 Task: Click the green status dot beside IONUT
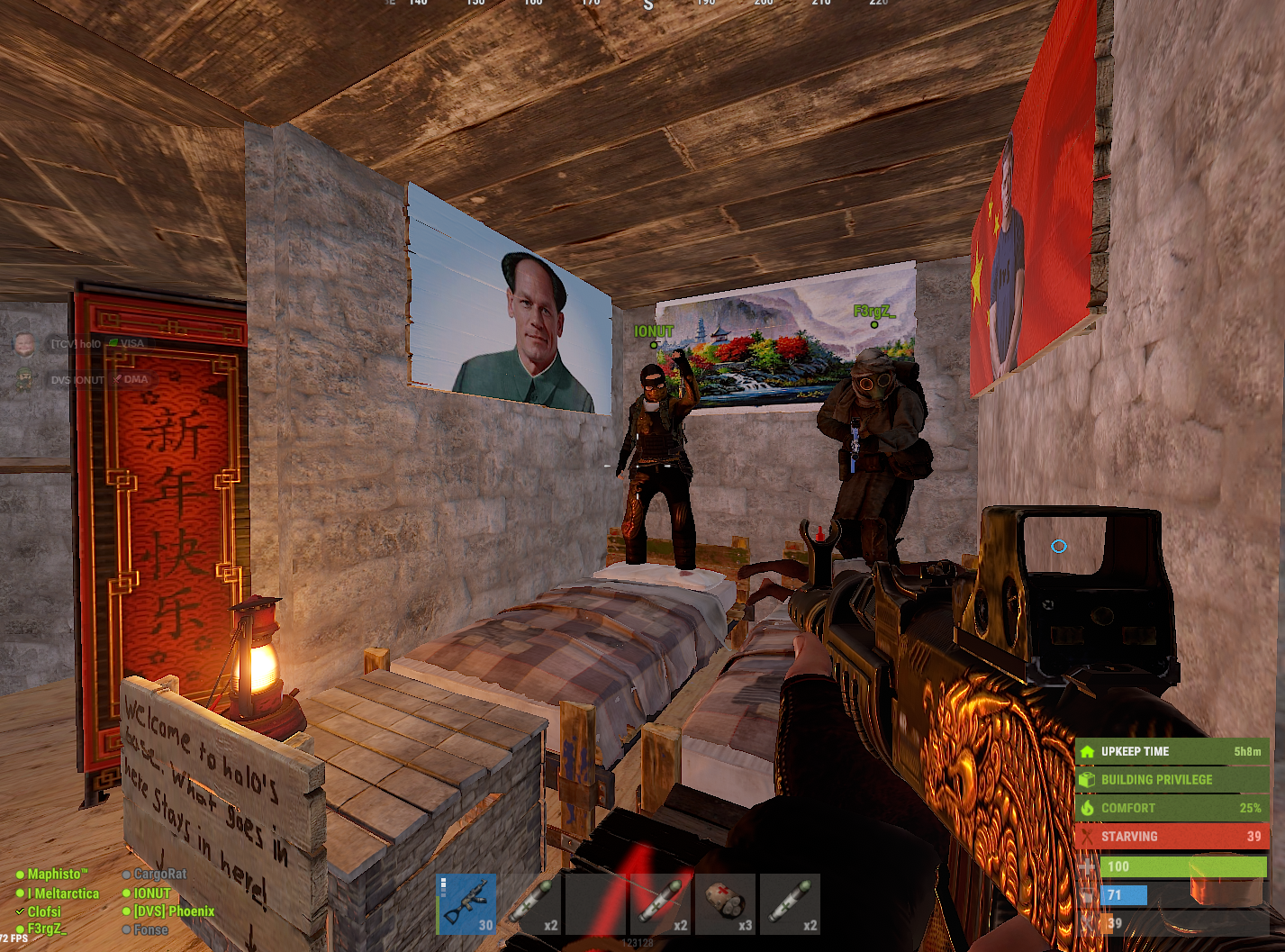point(126,893)
